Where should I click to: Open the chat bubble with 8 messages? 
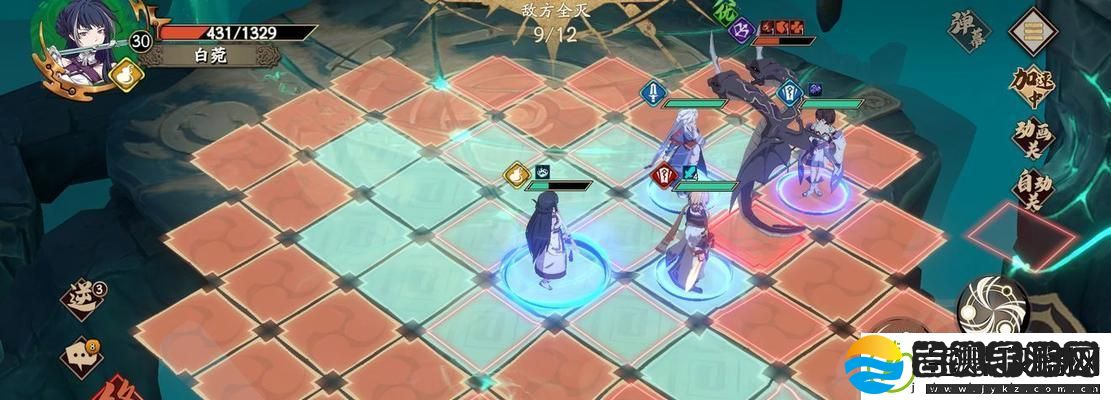point(81,354)
